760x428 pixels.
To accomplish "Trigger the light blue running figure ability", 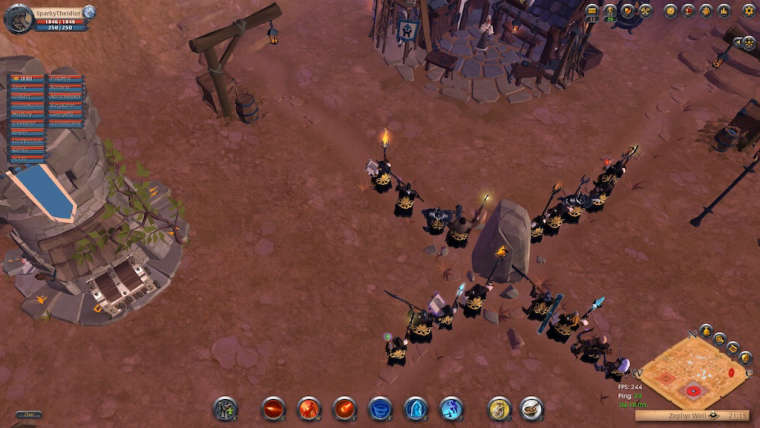I will (451, 408).
